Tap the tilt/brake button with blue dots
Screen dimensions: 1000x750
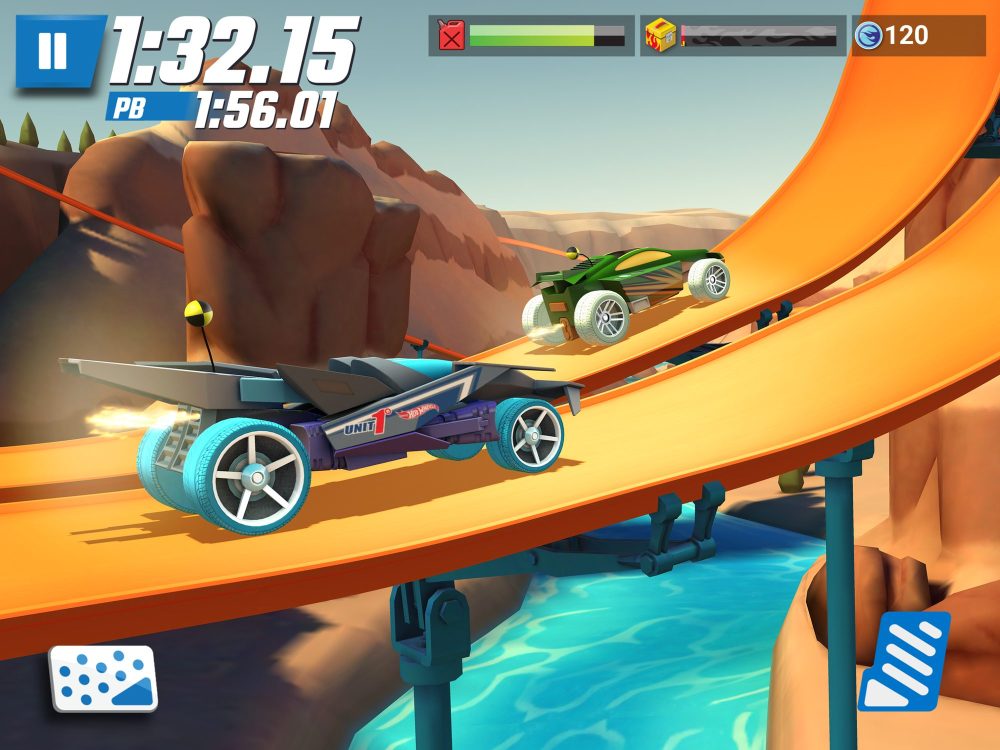[104, 678]
